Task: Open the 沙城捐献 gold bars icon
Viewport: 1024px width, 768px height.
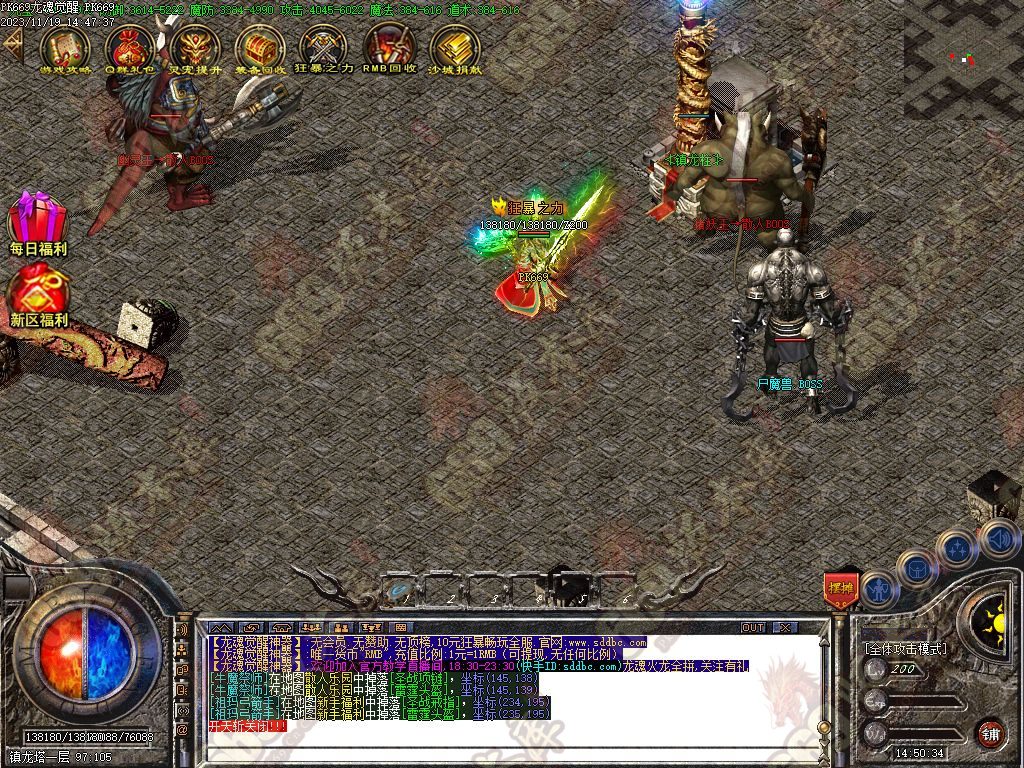Action: point(455,46)
